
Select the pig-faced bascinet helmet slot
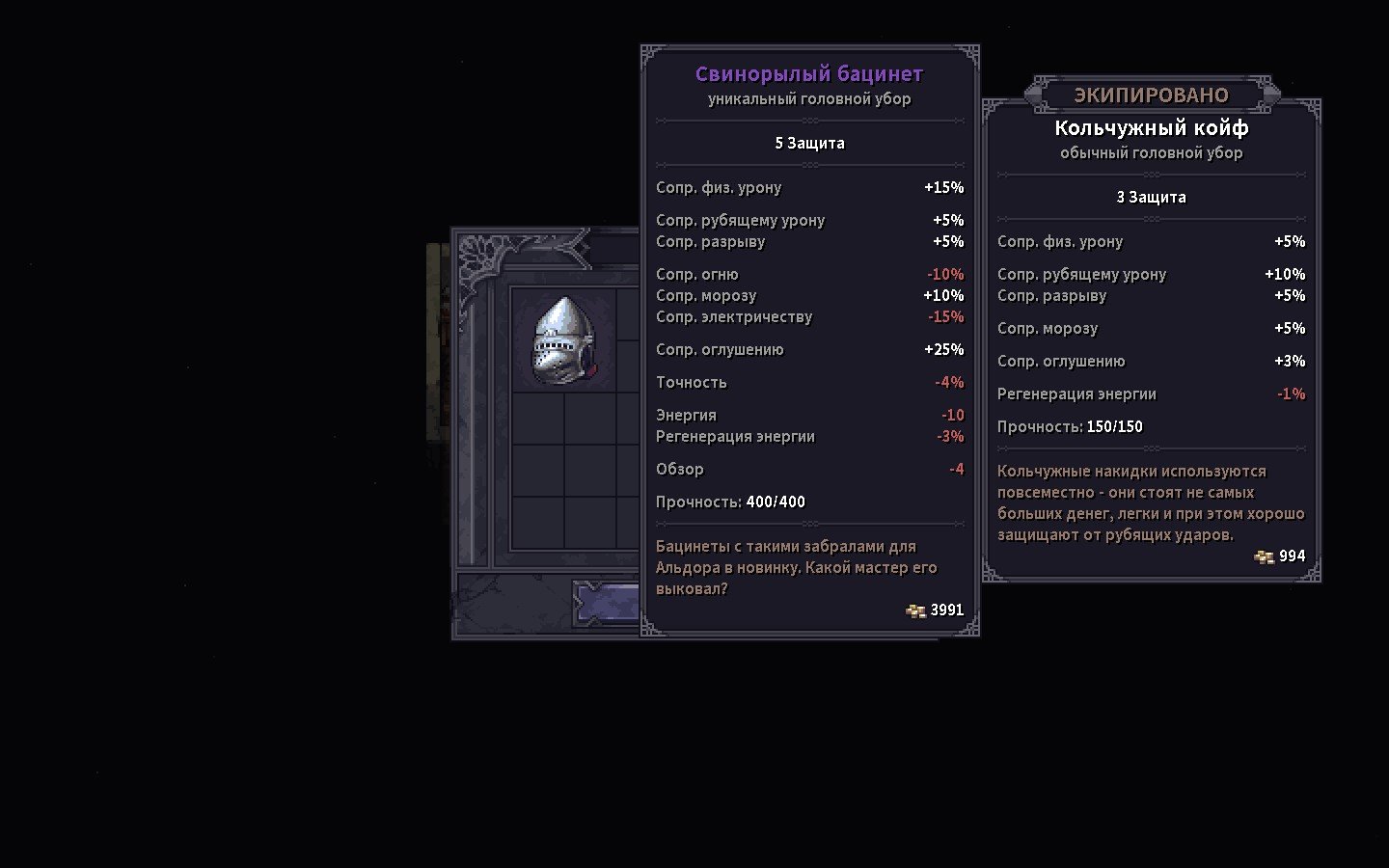564,340
